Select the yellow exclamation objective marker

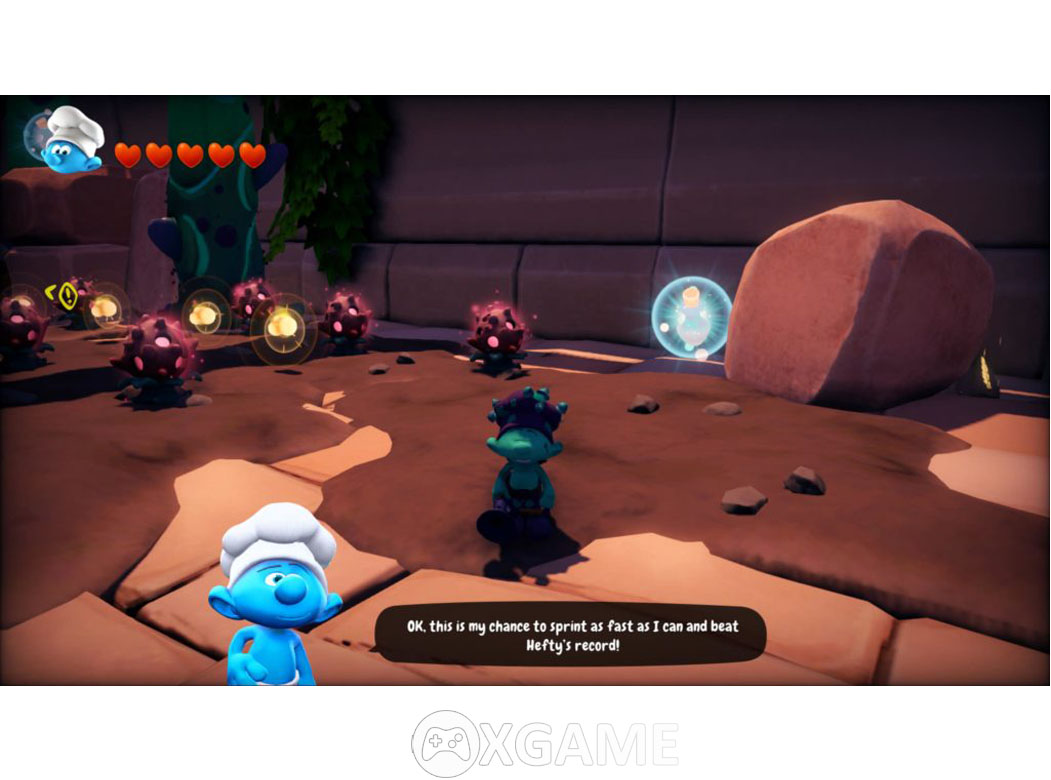(67, 294)
